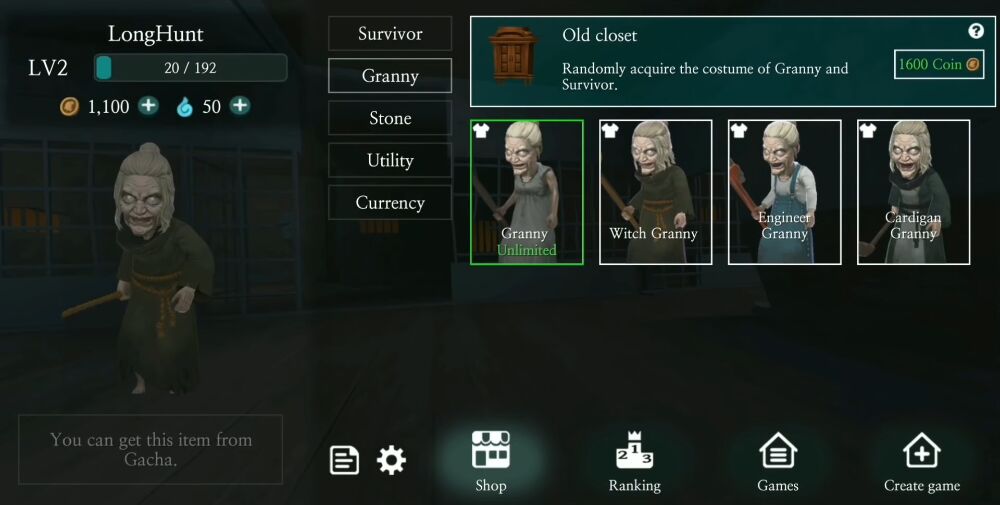Pick the Engineer Granny costume
This screenshot has width=1000, height=505.
[x=784, y=192]
